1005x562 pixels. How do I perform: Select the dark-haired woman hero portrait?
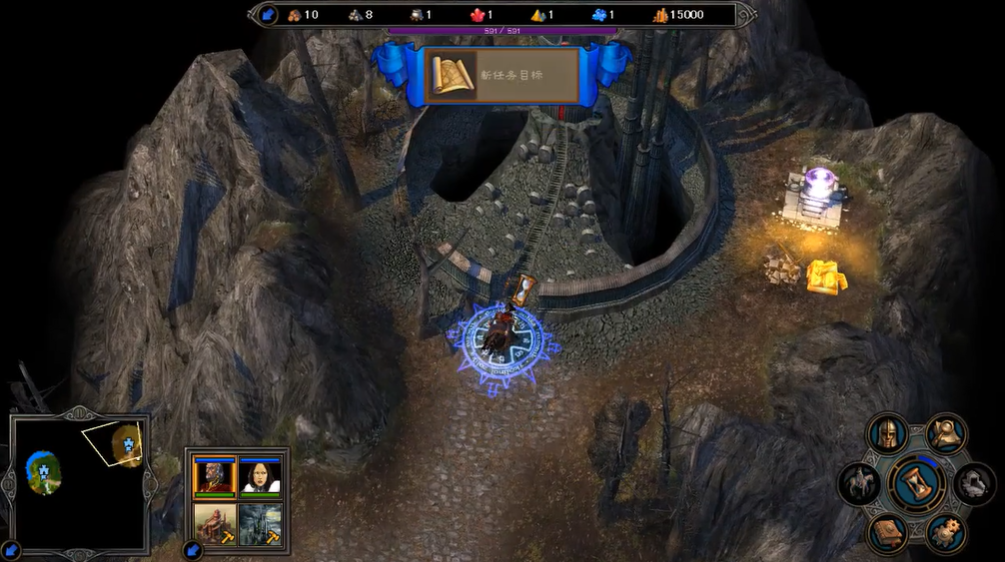[261, 476]
